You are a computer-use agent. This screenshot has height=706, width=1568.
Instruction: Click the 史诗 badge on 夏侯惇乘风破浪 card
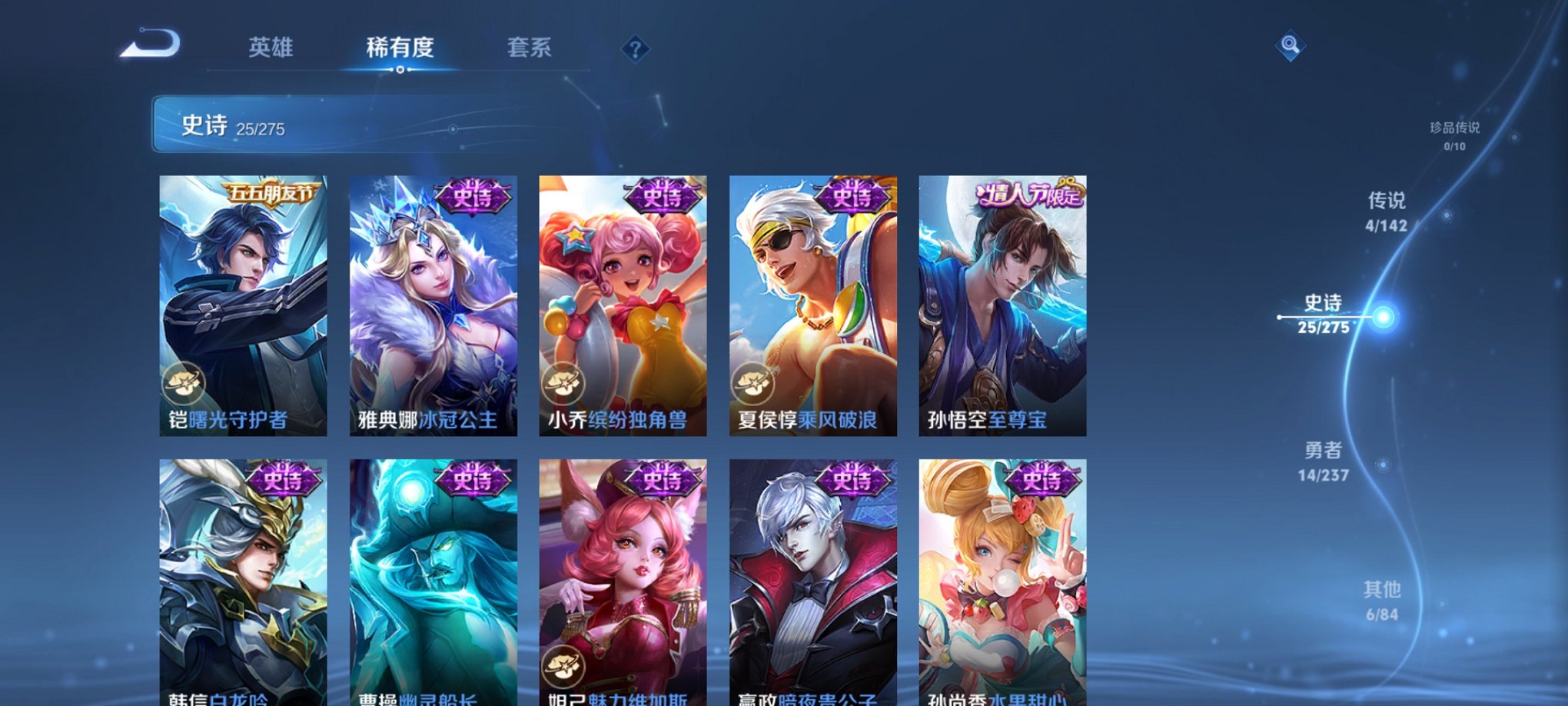(x=850, y=195)
